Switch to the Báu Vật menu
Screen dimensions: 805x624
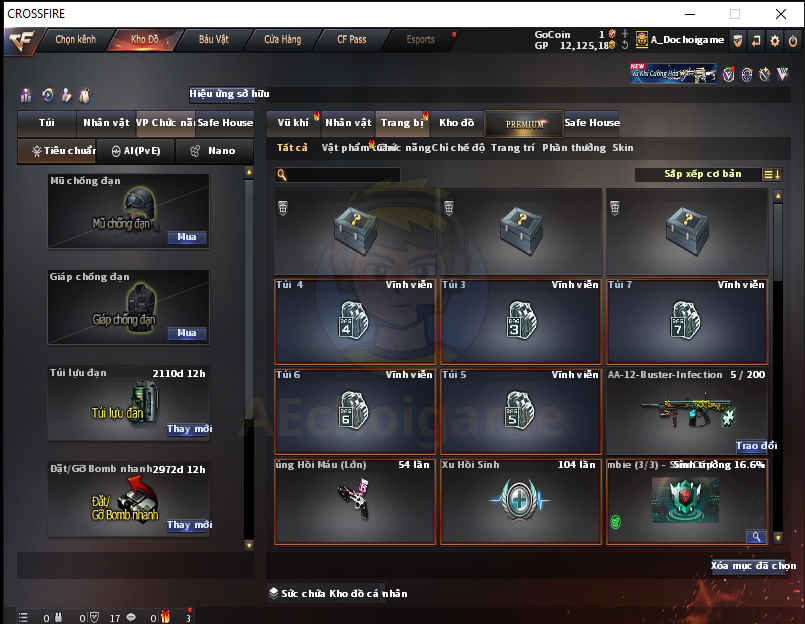coord(214,40)
